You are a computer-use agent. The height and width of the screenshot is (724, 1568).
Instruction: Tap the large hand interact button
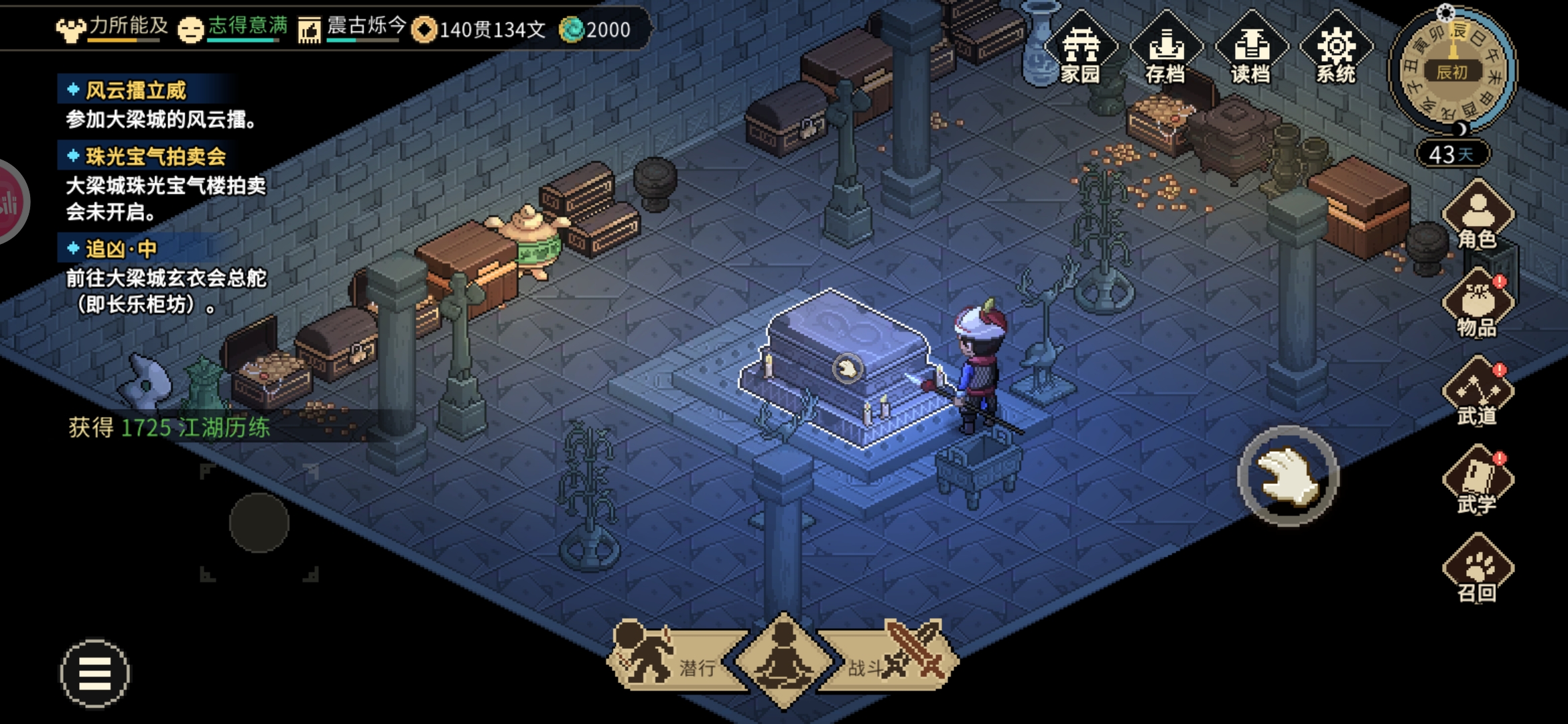pos(1288,476)
